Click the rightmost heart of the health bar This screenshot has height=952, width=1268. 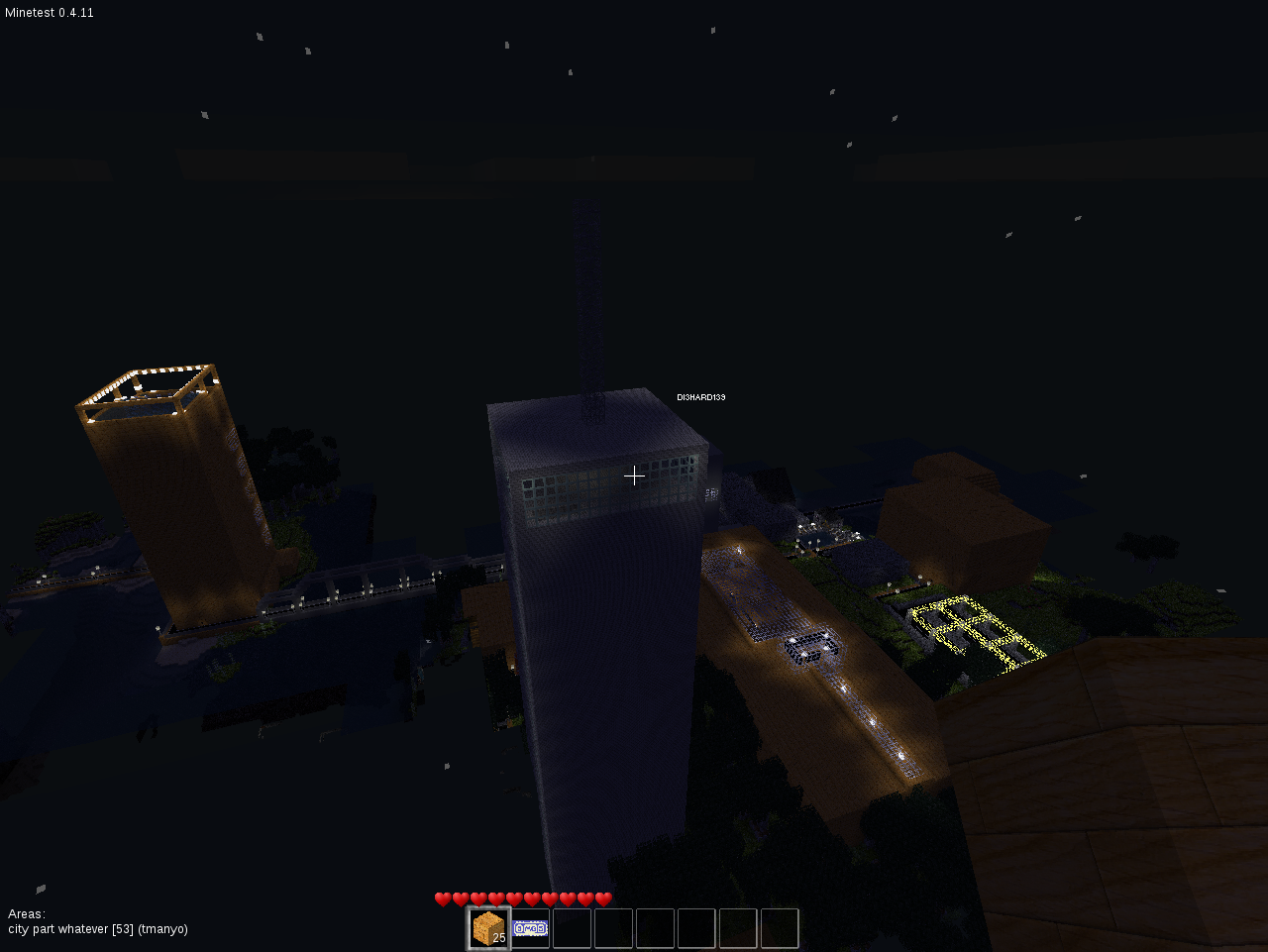603,899
